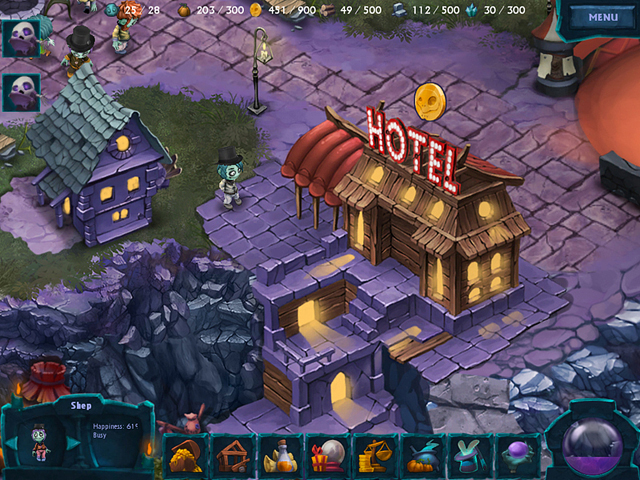This screenshot has width=640, height=480.
Task: Select the wooden house frame build icon
Action: (x=233, y=456)
